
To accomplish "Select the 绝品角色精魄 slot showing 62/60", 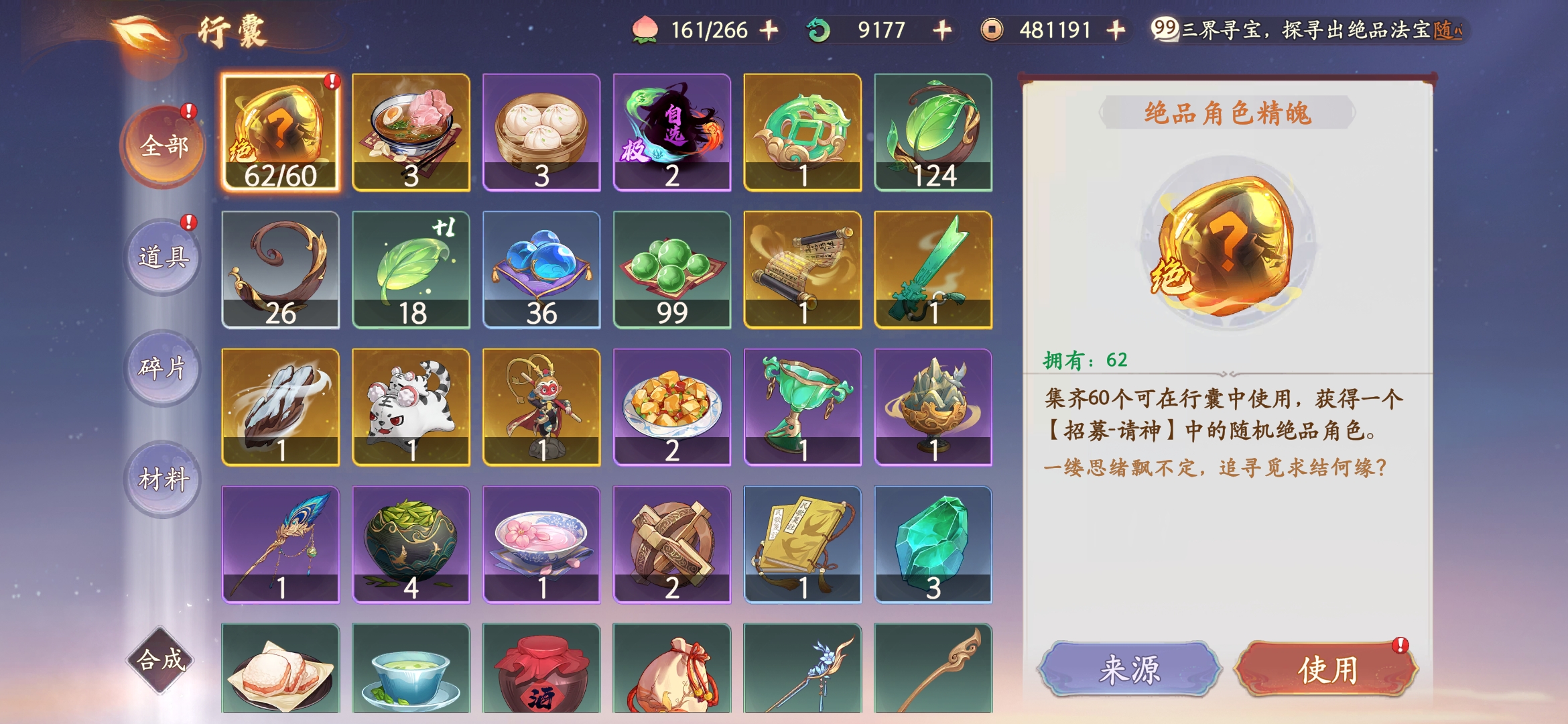I will 281,133.
